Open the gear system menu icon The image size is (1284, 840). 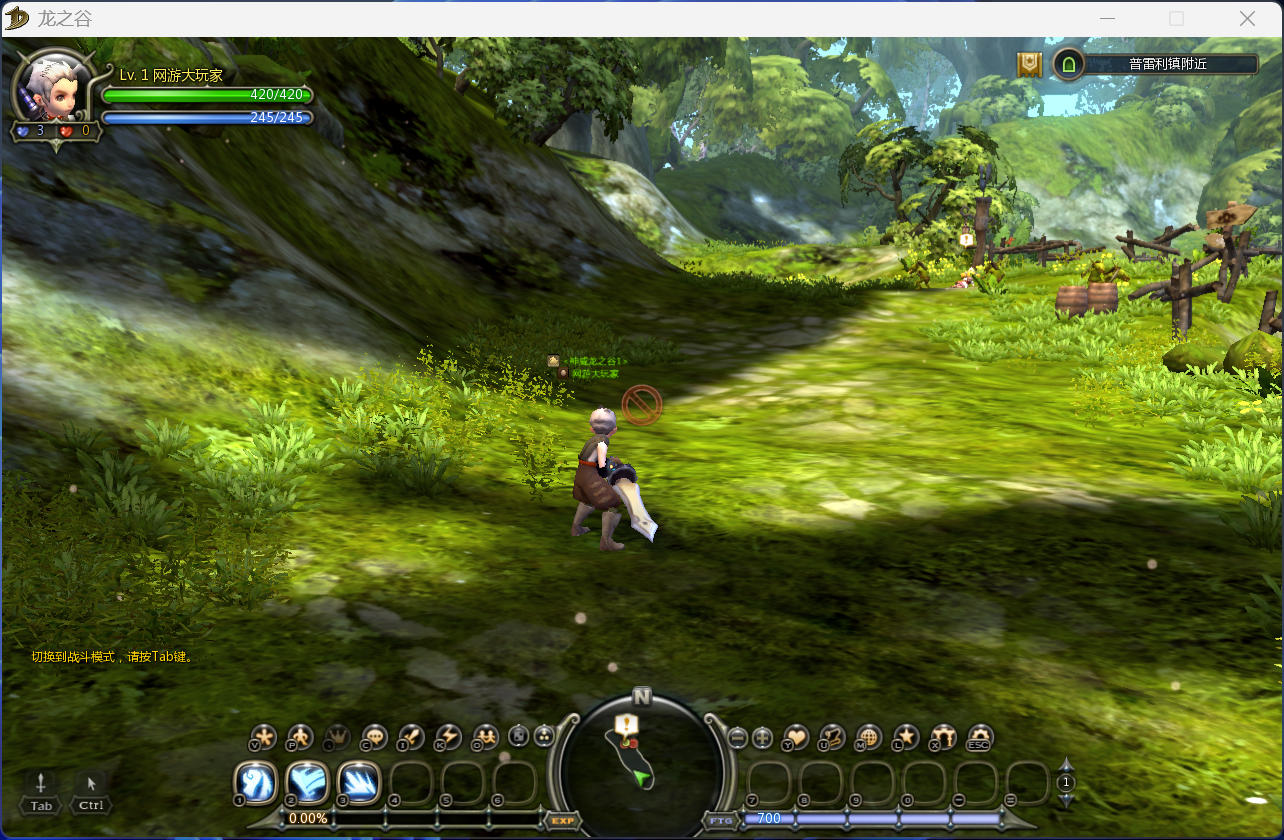980,737
